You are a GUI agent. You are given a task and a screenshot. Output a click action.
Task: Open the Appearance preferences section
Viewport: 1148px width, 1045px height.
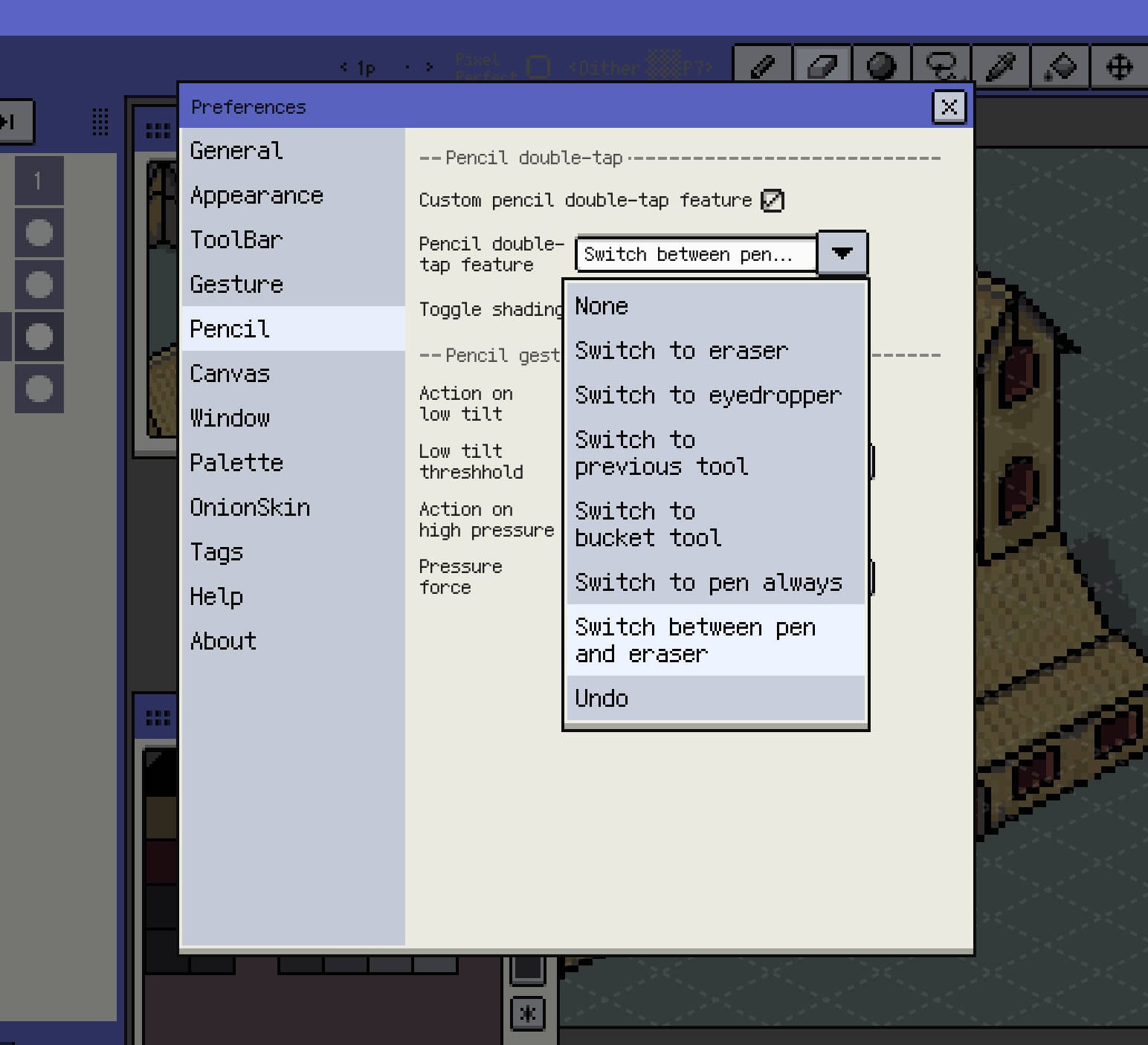[x=257, y=195]
